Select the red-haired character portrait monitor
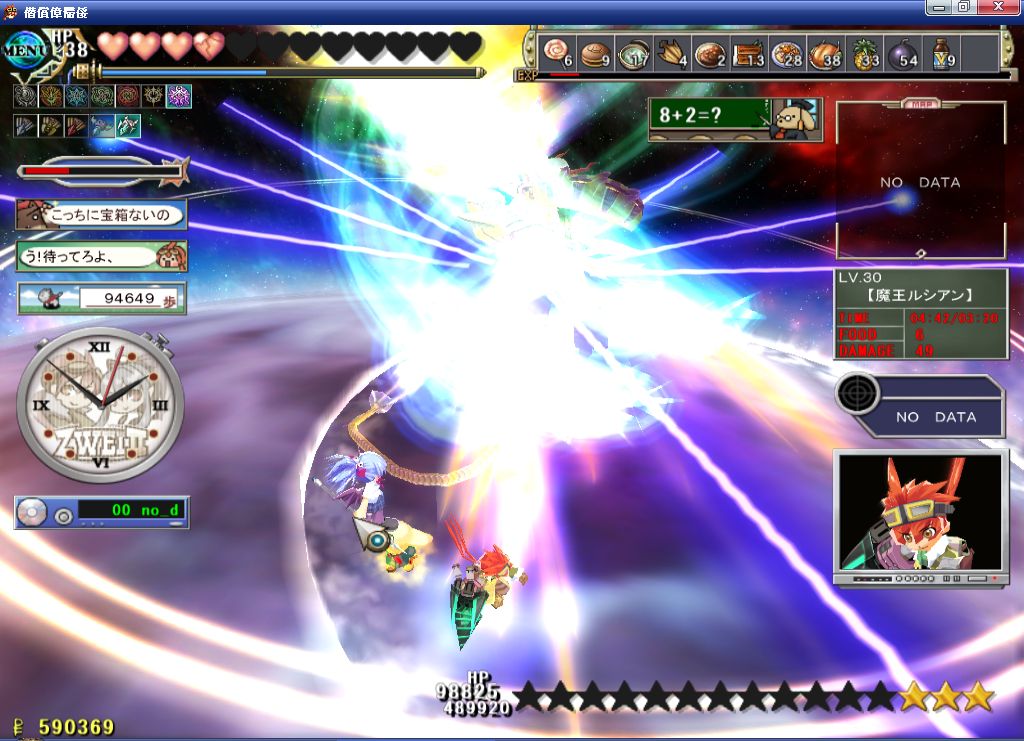Screen dimensions: 1024x741 coord(920,516)
